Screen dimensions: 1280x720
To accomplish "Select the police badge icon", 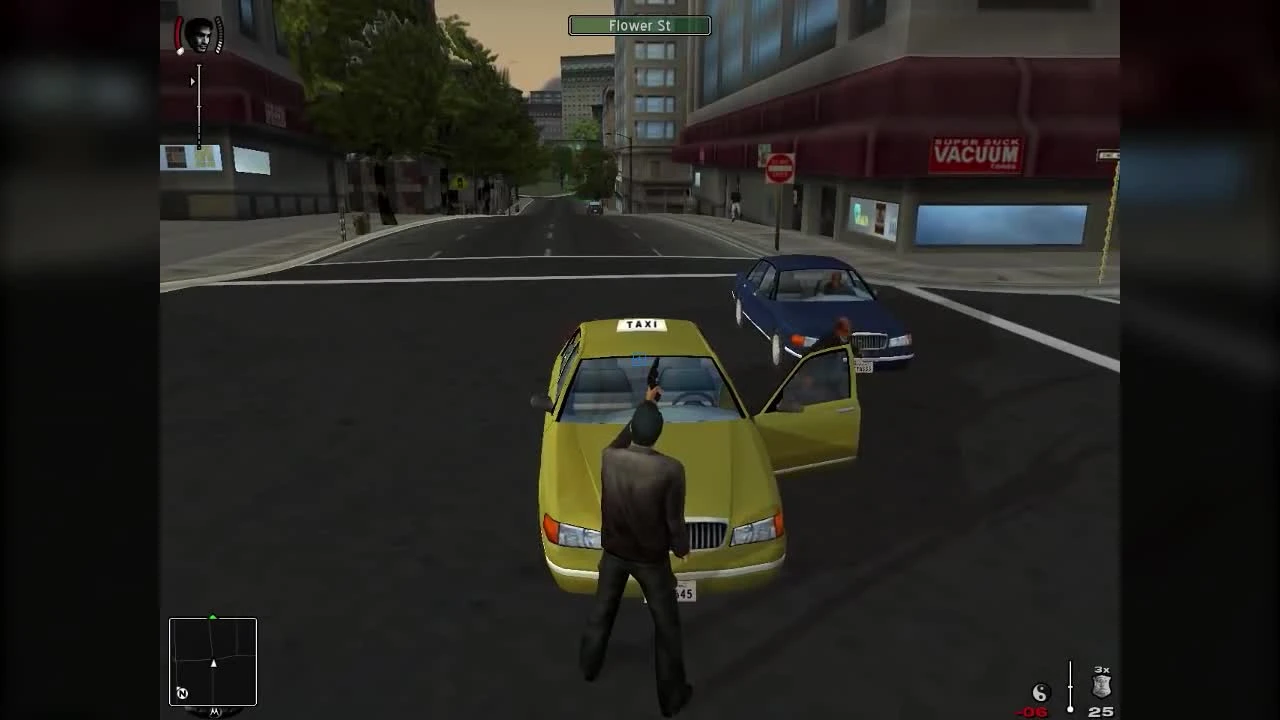I will pyautogui.click(x=1100, y=686).
